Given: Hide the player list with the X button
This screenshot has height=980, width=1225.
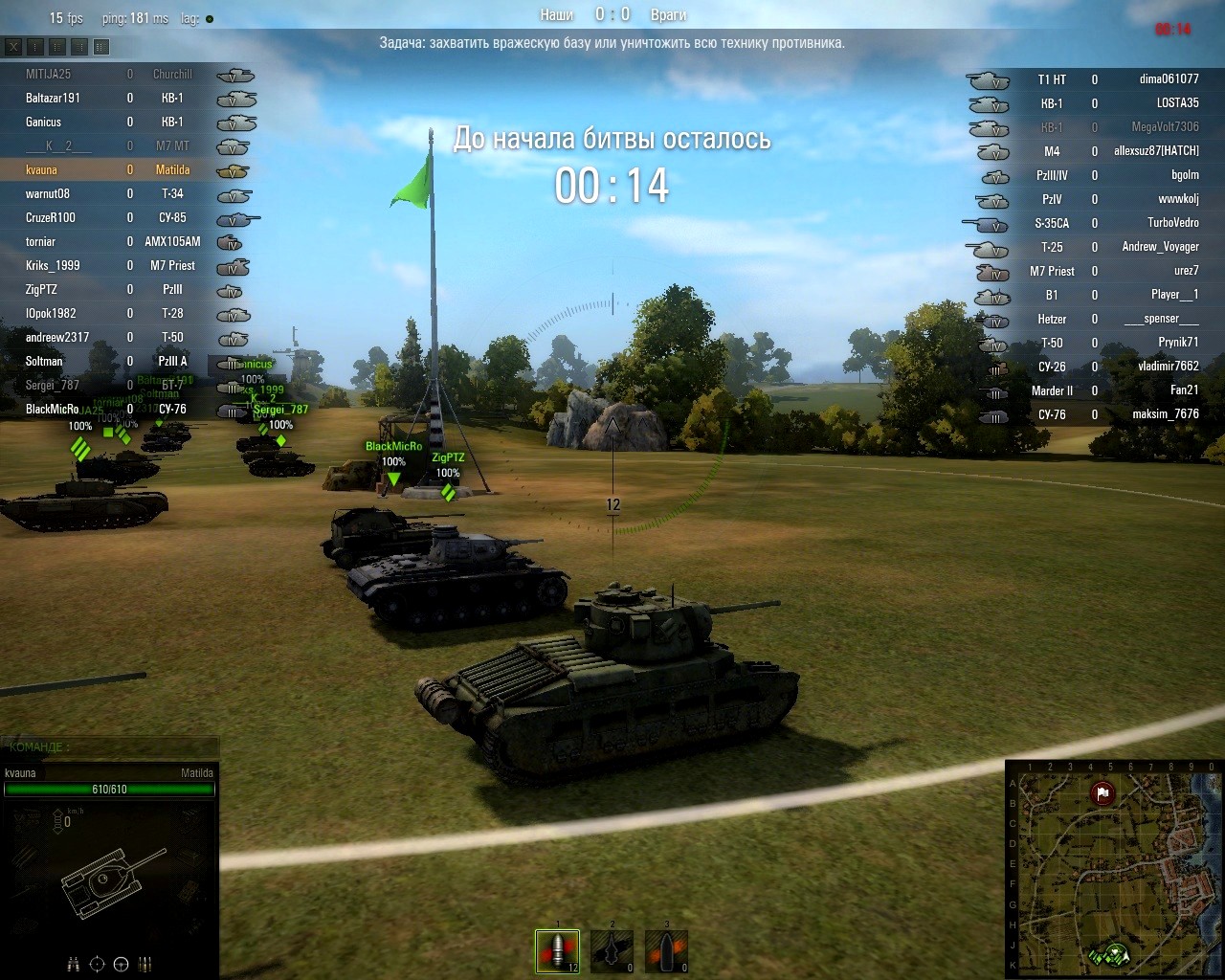Looking at the screenshot, I should tap(14, 46).
